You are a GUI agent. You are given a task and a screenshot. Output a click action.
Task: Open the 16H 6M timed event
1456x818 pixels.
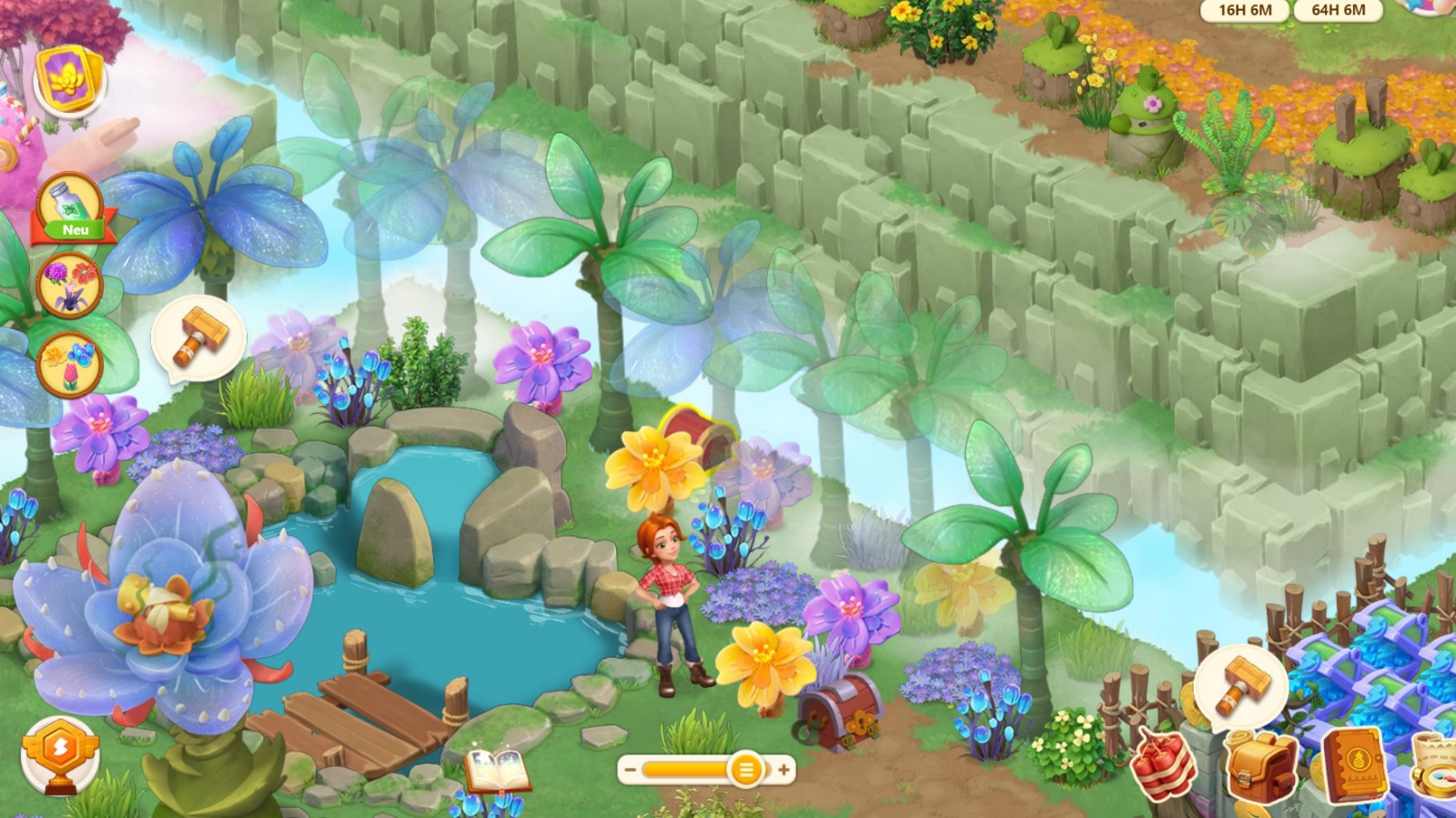click(1245, 10)
